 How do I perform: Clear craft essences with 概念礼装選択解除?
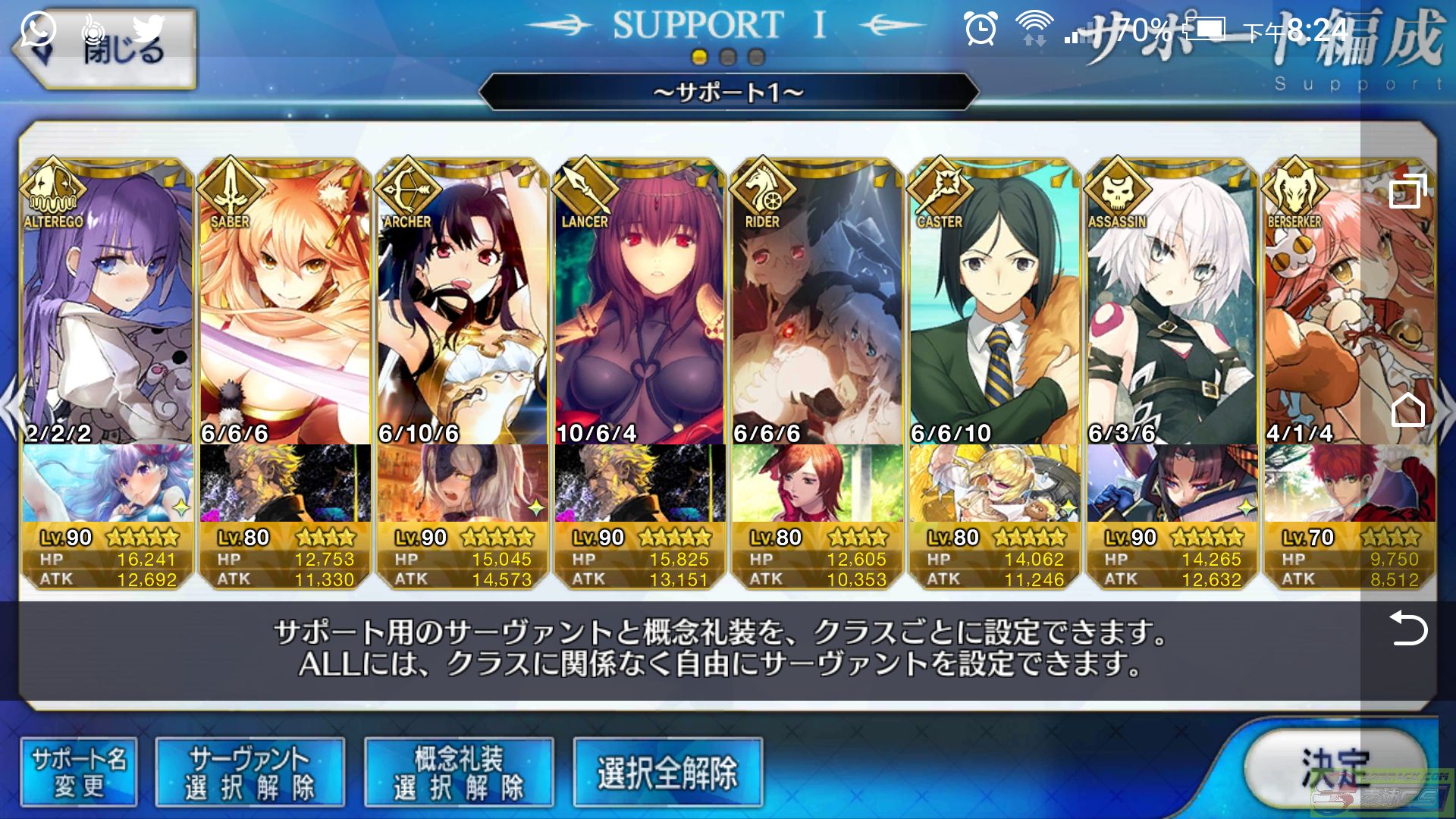tap(459, 772)
